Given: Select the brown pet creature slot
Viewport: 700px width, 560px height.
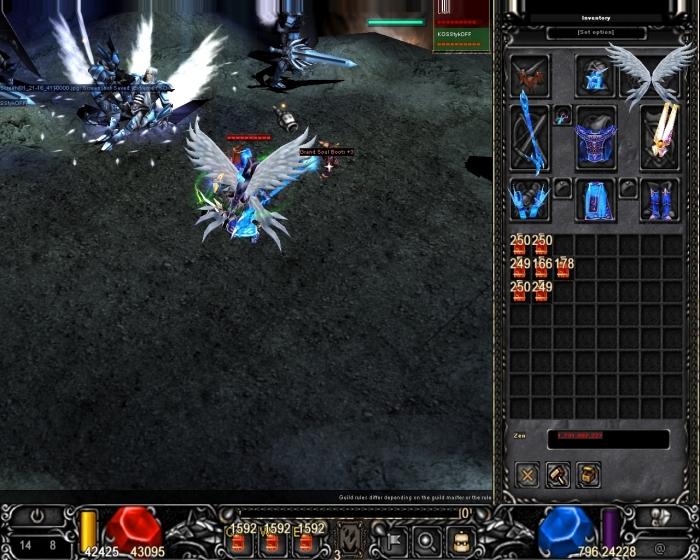Looking at the screenshot, I should 529,76.
